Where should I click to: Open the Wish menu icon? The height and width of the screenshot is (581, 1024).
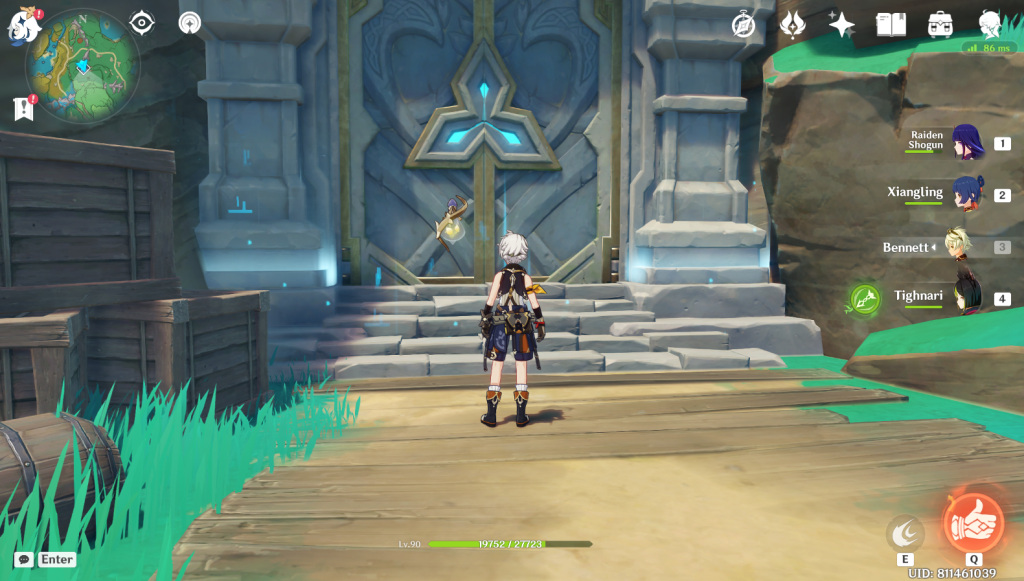792,24
